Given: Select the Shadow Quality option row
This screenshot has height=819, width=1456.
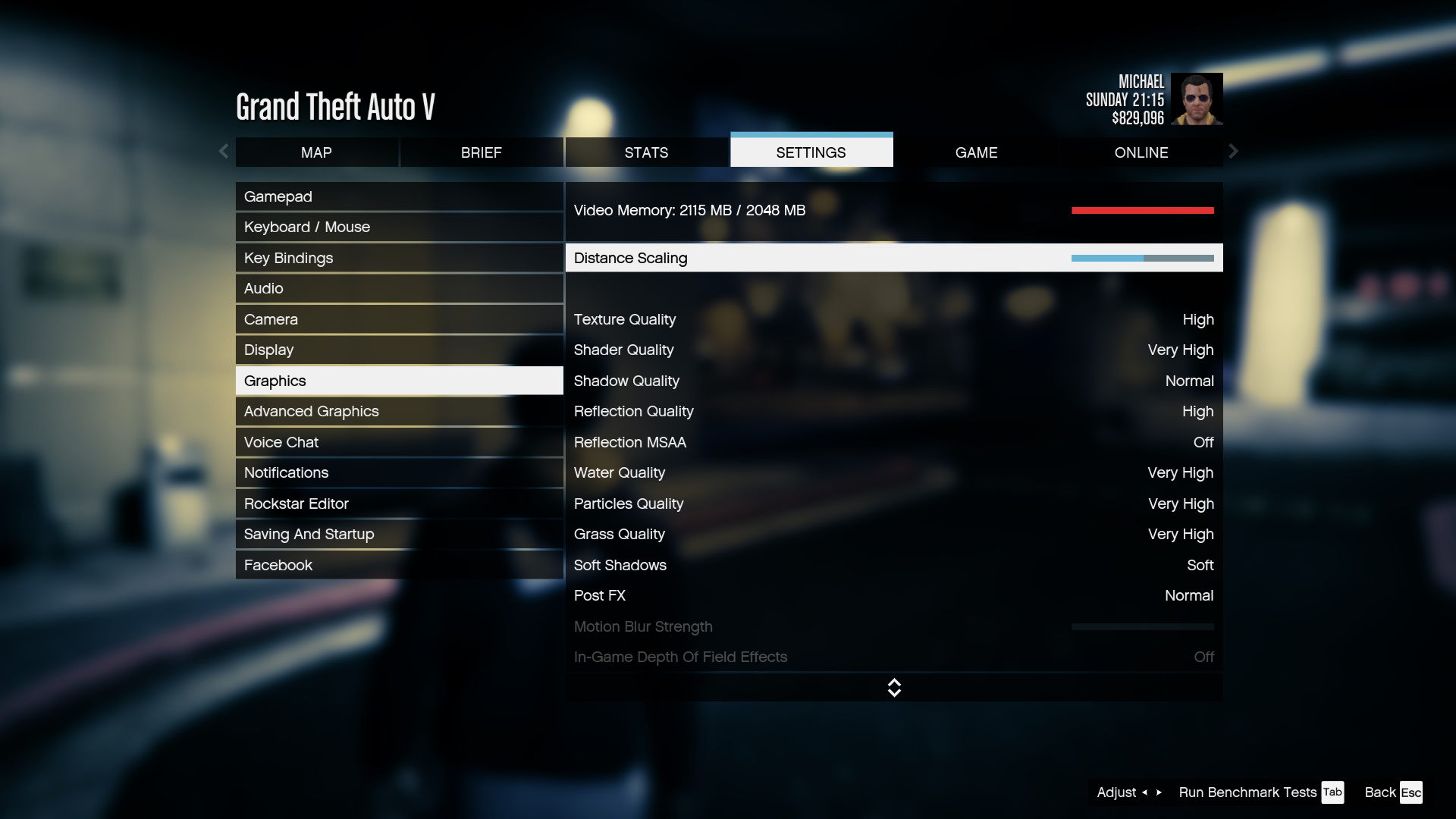Looking at the screenshot, I should pyautogui.click(x=893, y=381).
